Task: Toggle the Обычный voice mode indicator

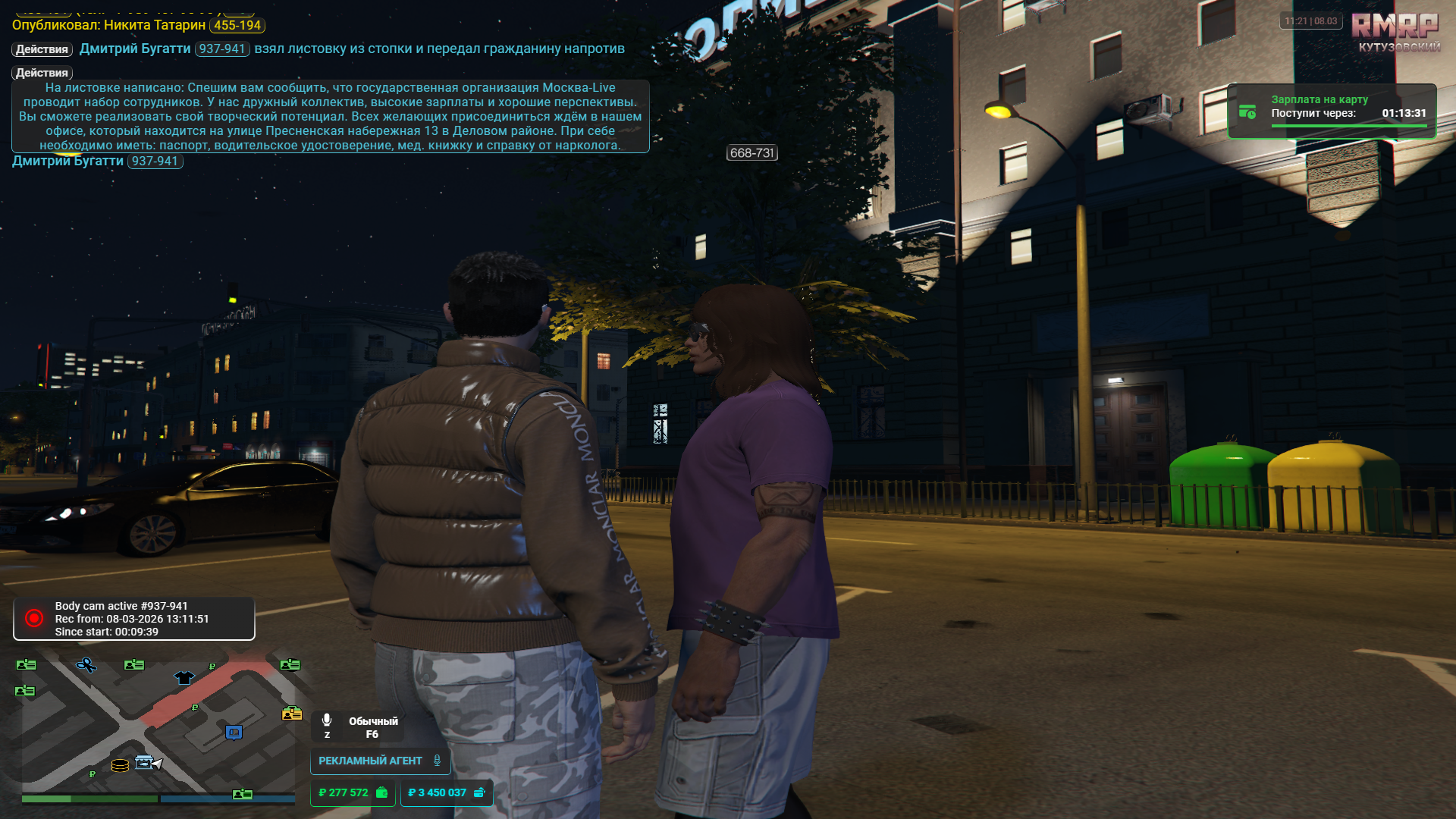Action: (x=359, y=726)
